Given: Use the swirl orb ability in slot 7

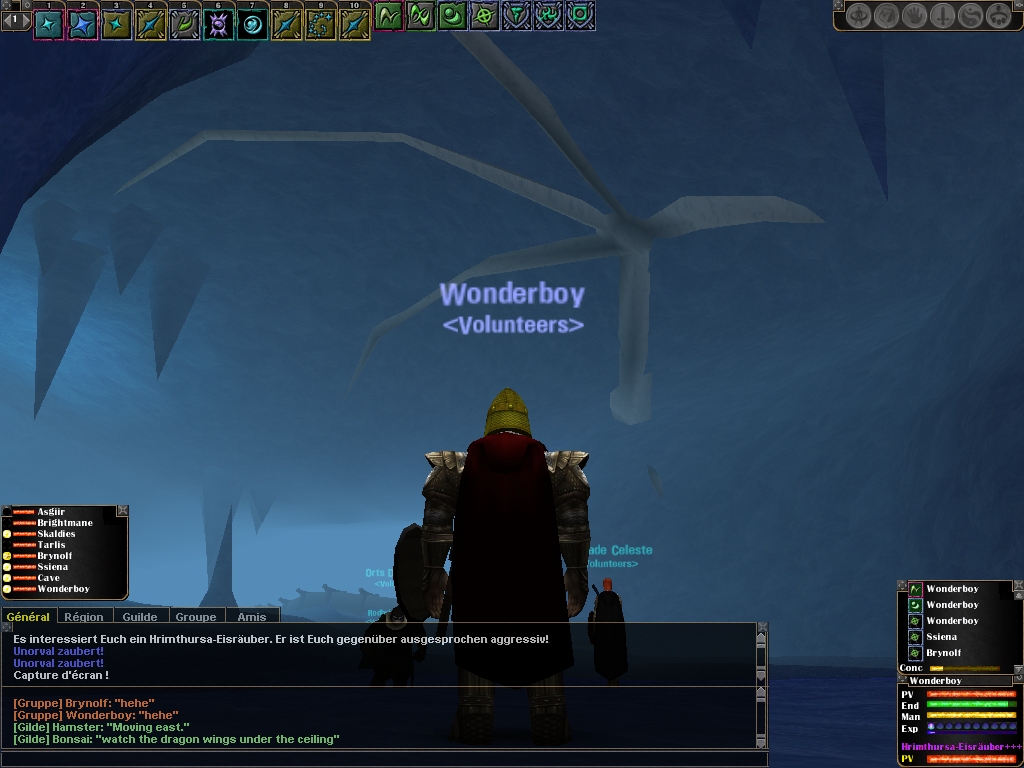Looking at the screenshot, I should 253,24.
